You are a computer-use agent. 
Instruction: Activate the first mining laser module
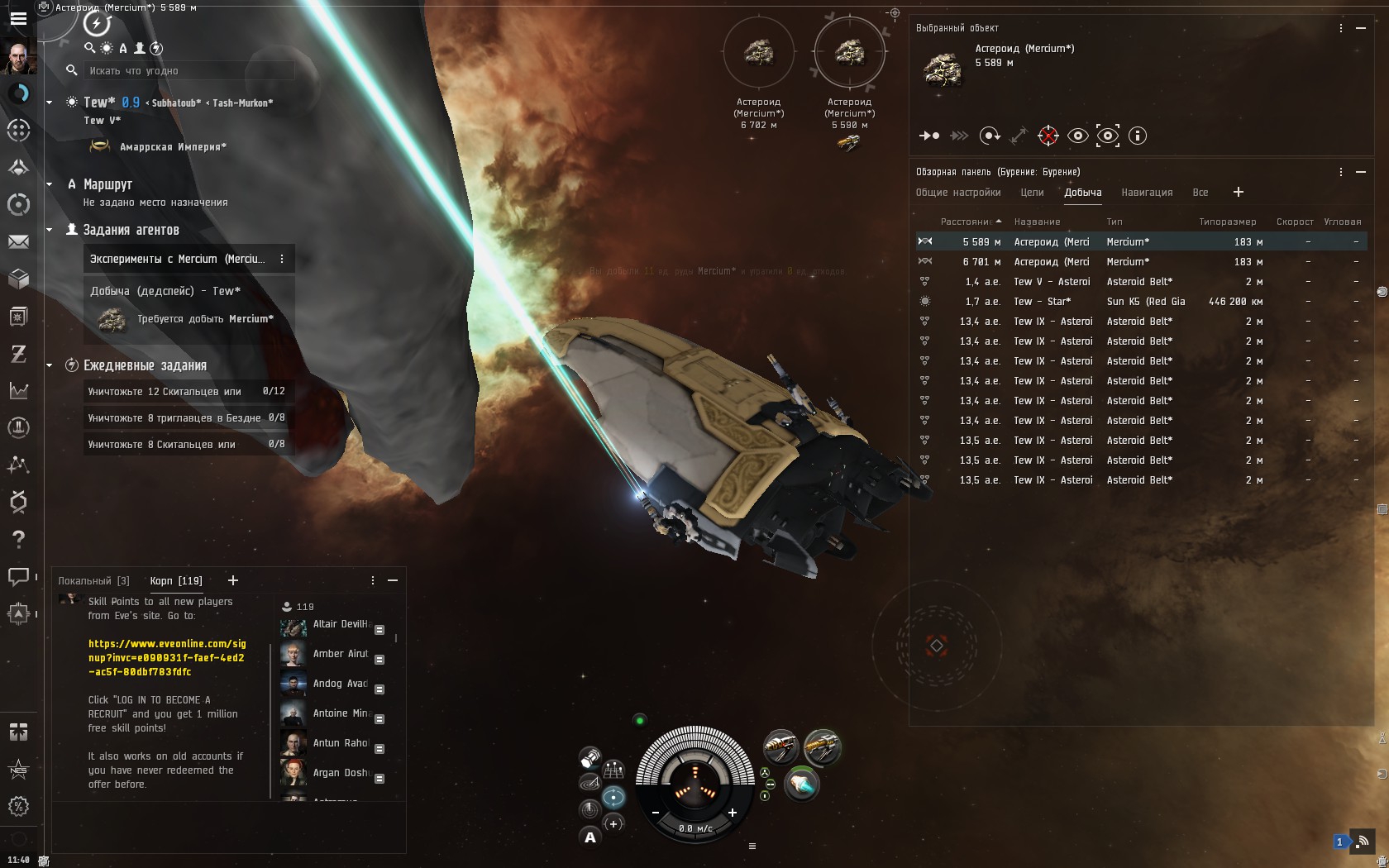(x=780, y=747)
